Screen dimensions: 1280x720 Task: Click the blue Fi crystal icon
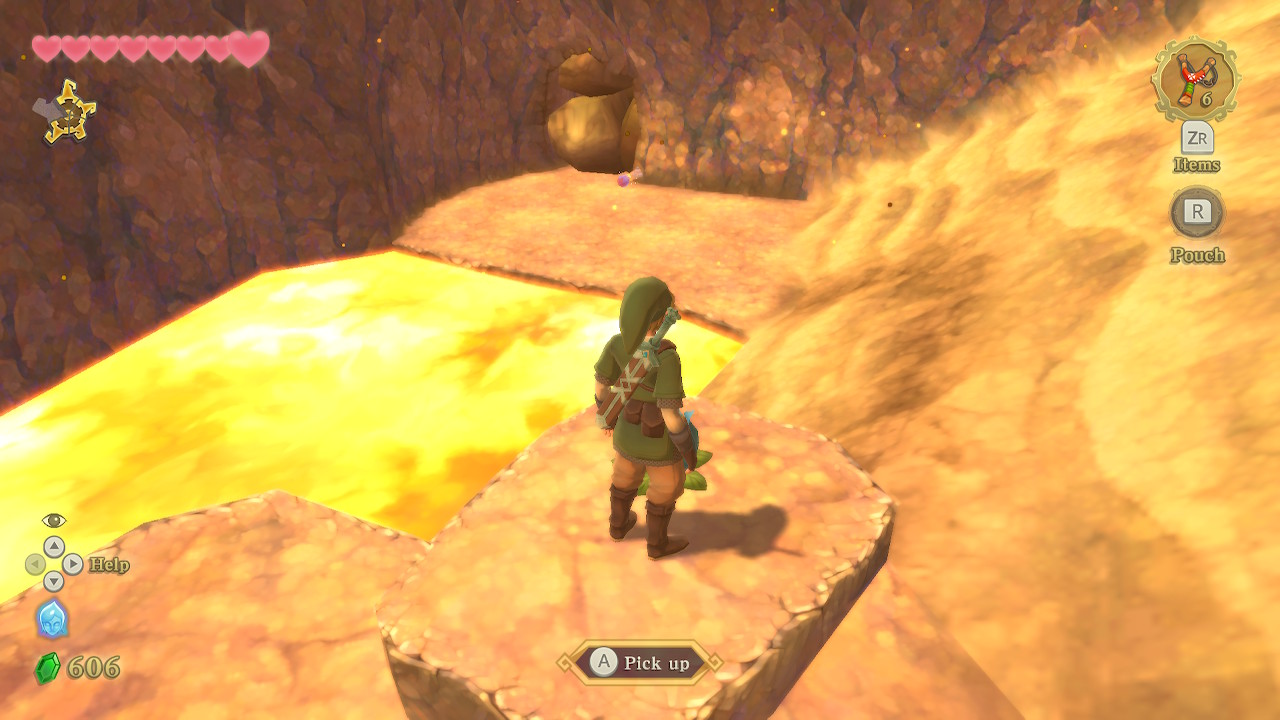click(x=53, y=620)
